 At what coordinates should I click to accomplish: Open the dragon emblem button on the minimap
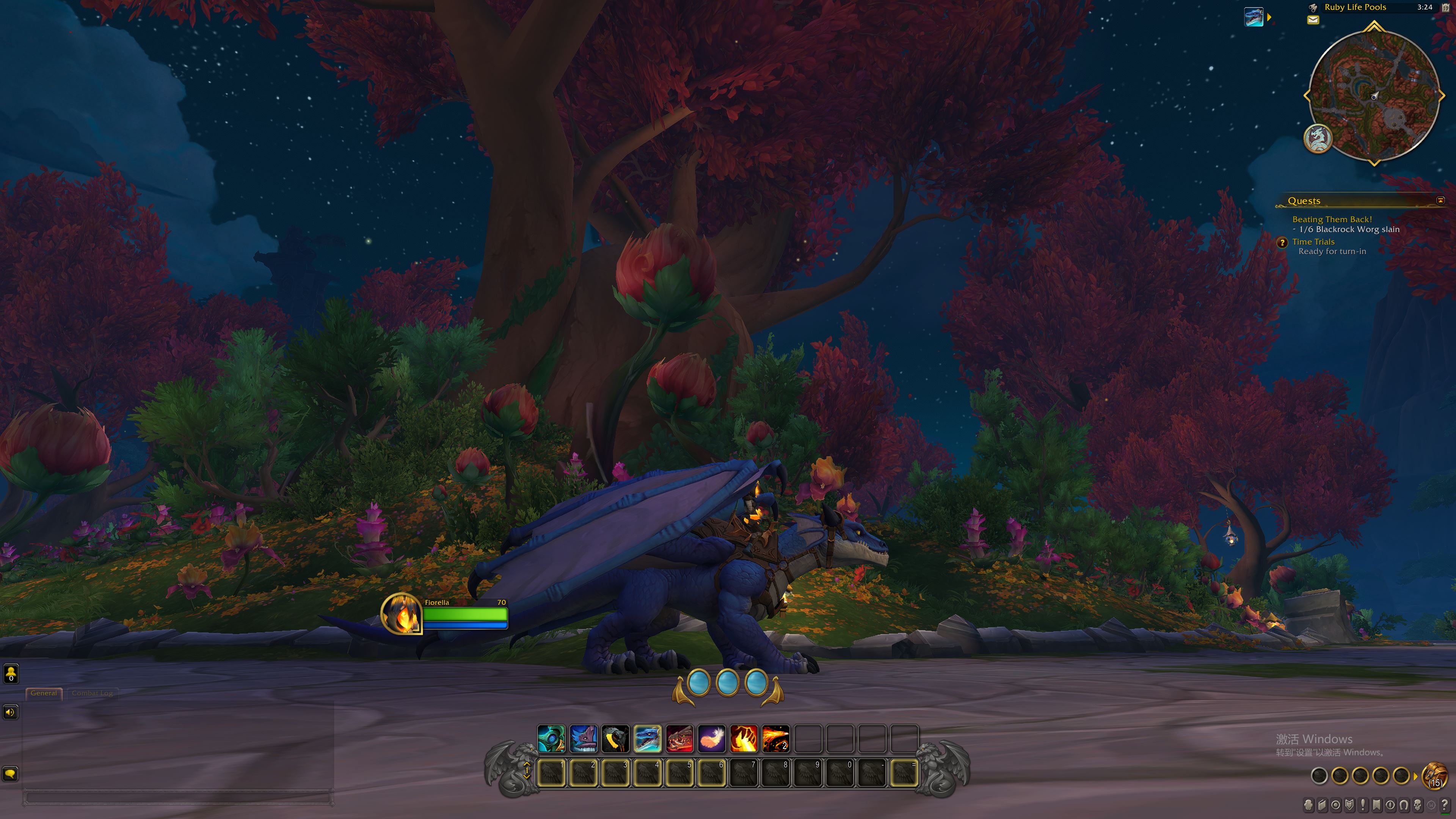click(x=1318, y=138)
